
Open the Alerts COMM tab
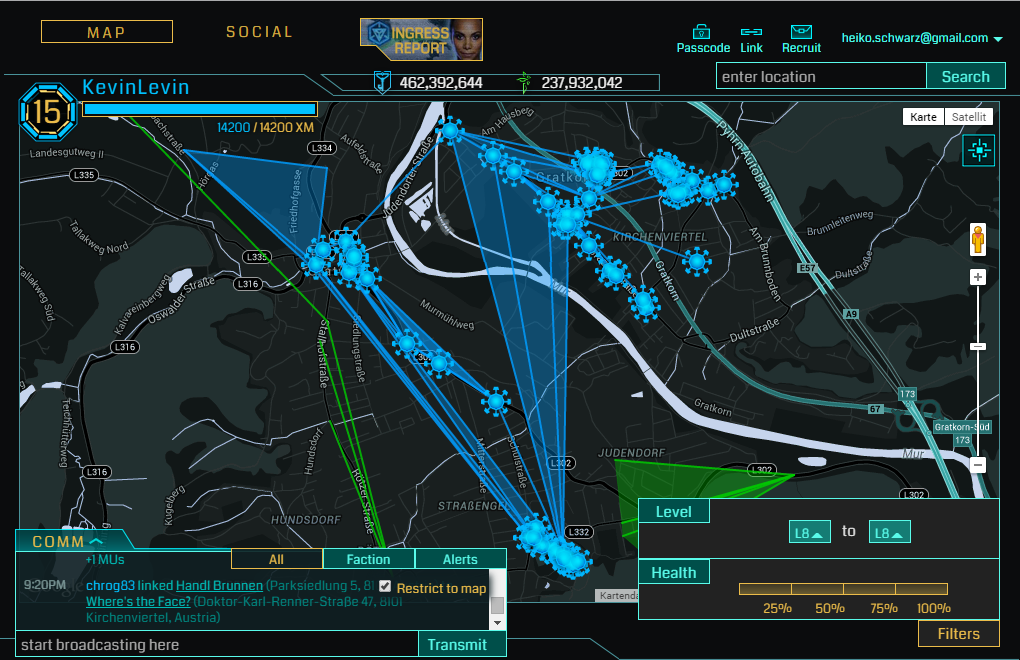(x=460, y=559)
